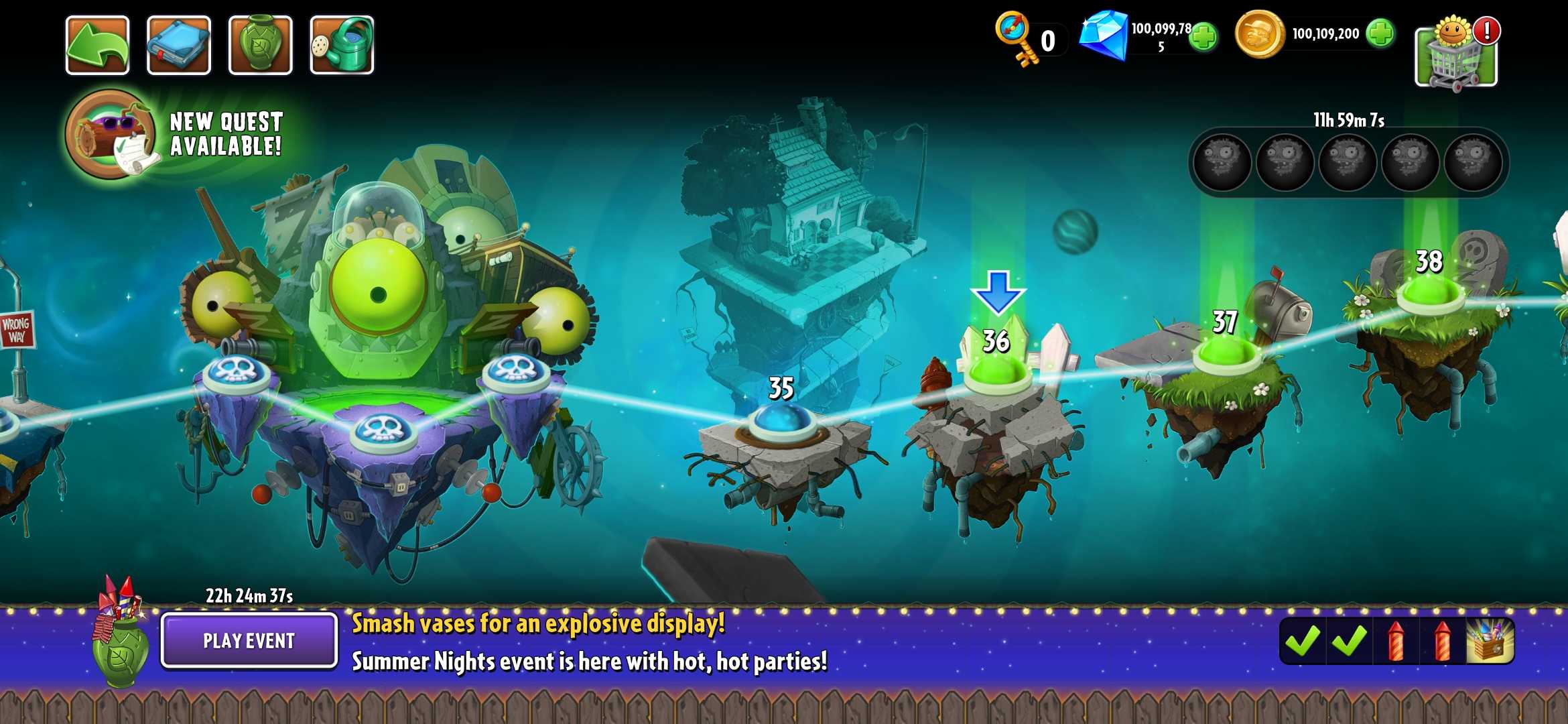Open the Almanac book

pos(178,44)
